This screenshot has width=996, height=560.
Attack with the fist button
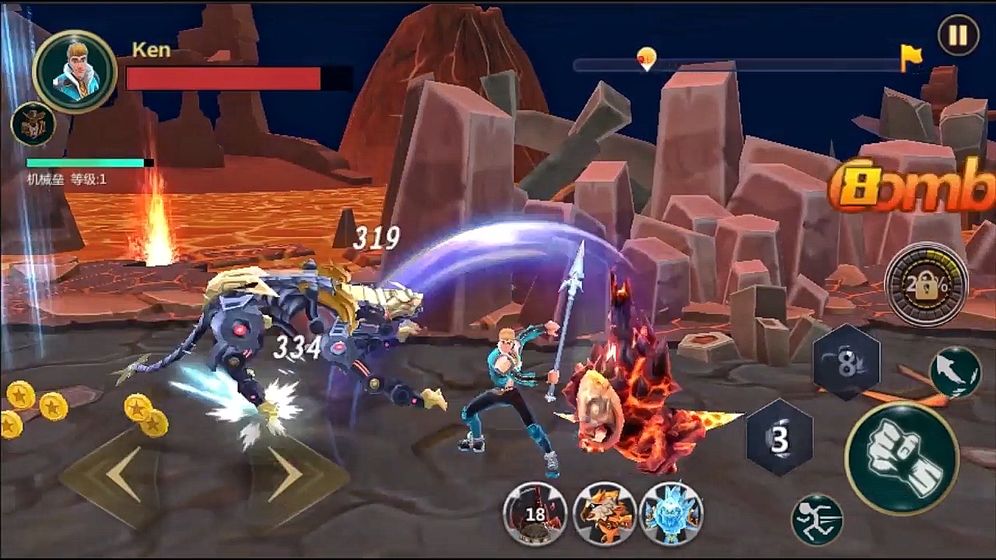click(x=901, y=459)
